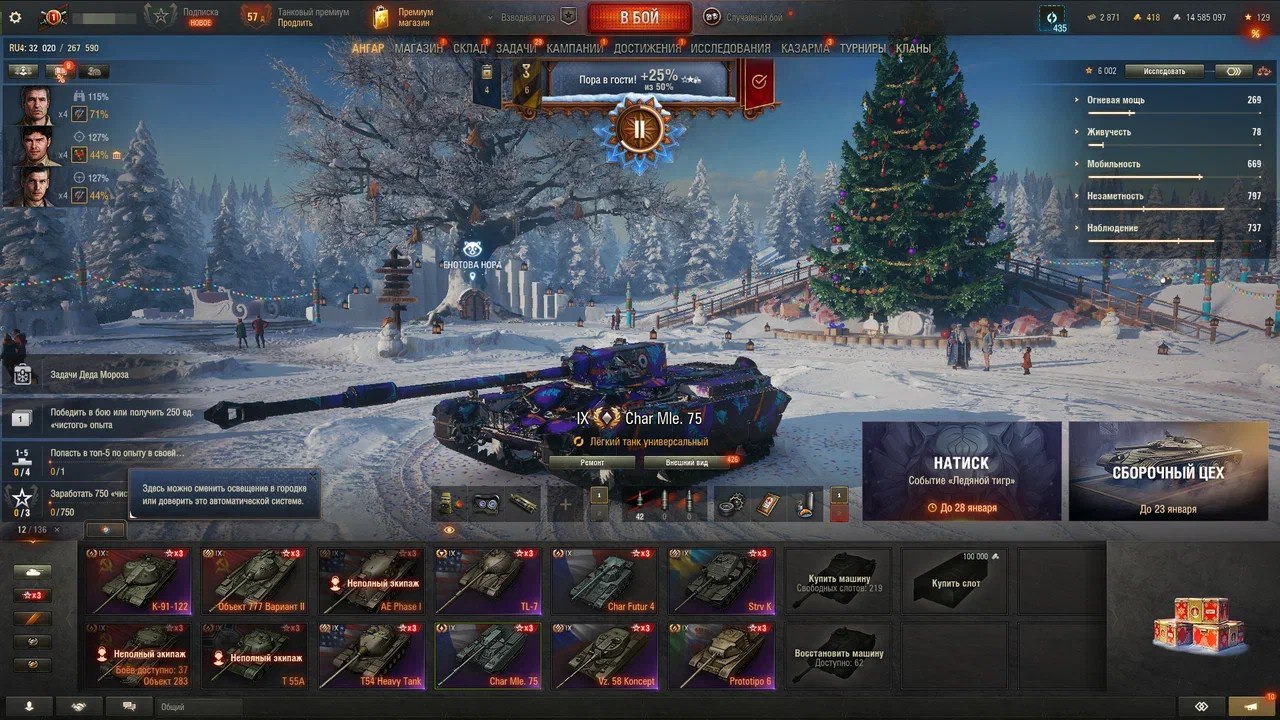Open Внешний вид customization
The width and height of the screenshot is (1280, 720).
coord(689,463)
